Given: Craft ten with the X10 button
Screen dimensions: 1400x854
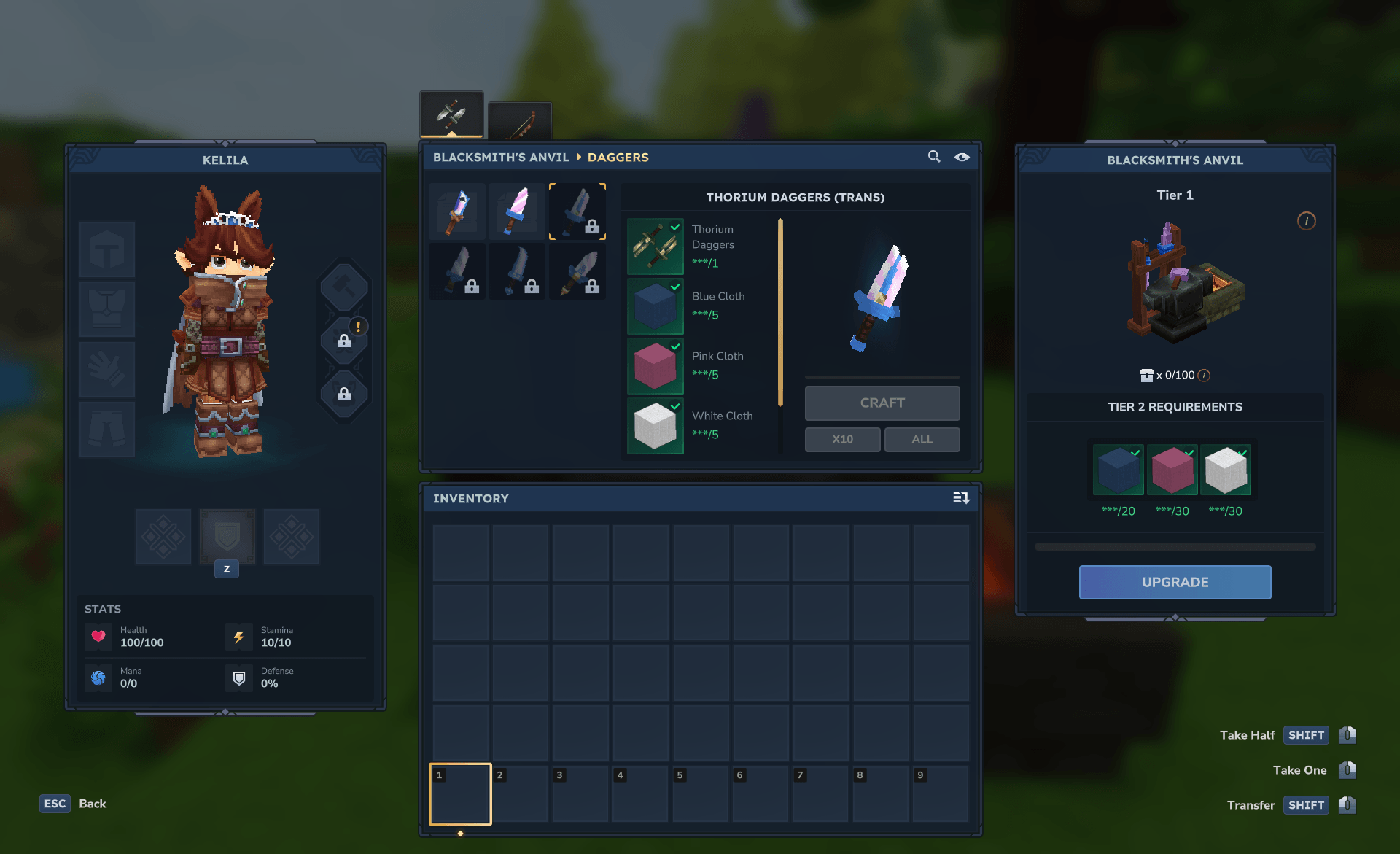Looking at the screenshot, I should [x=842, y=439].
